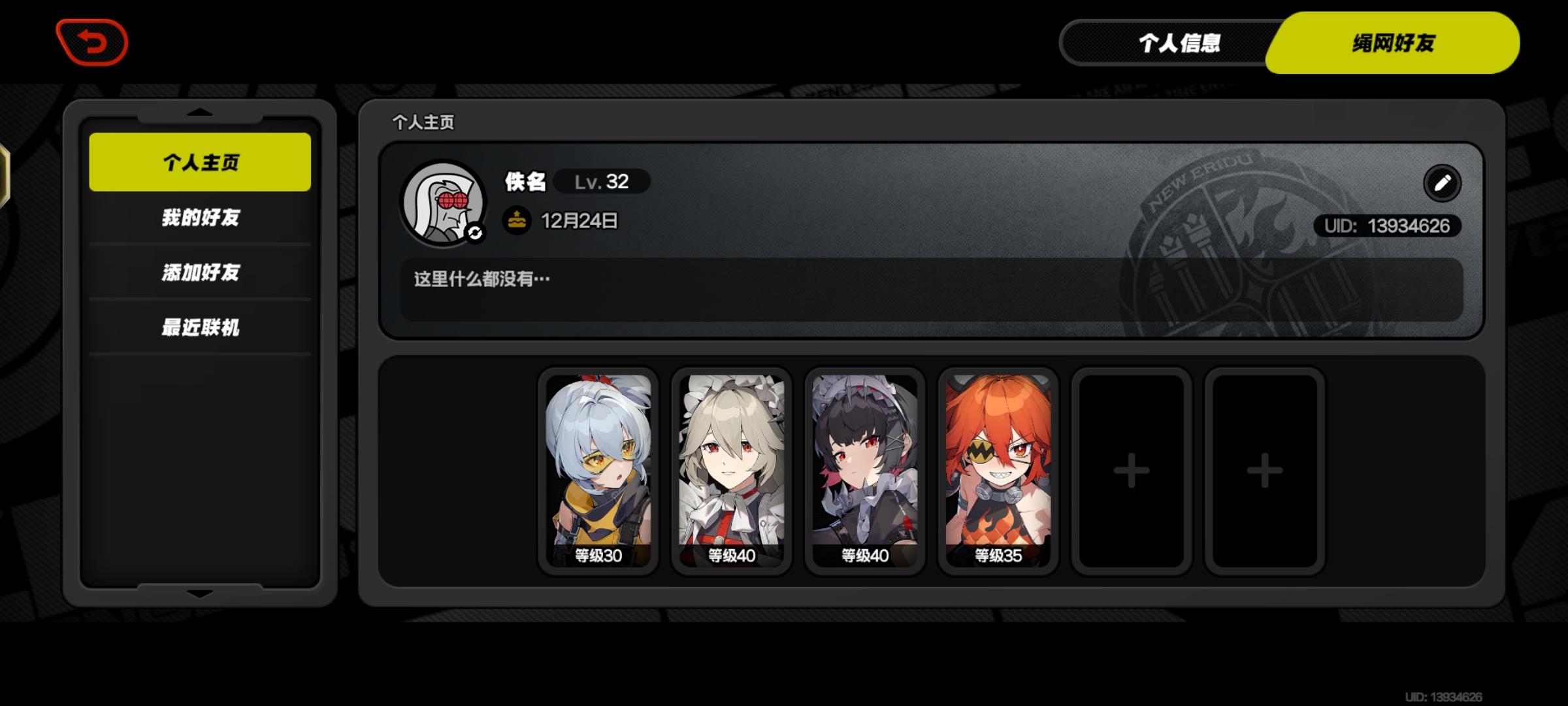Open the avatar edit pencil icon
The width and height of the screenshot is (1568, 706).
[1443, 184]
